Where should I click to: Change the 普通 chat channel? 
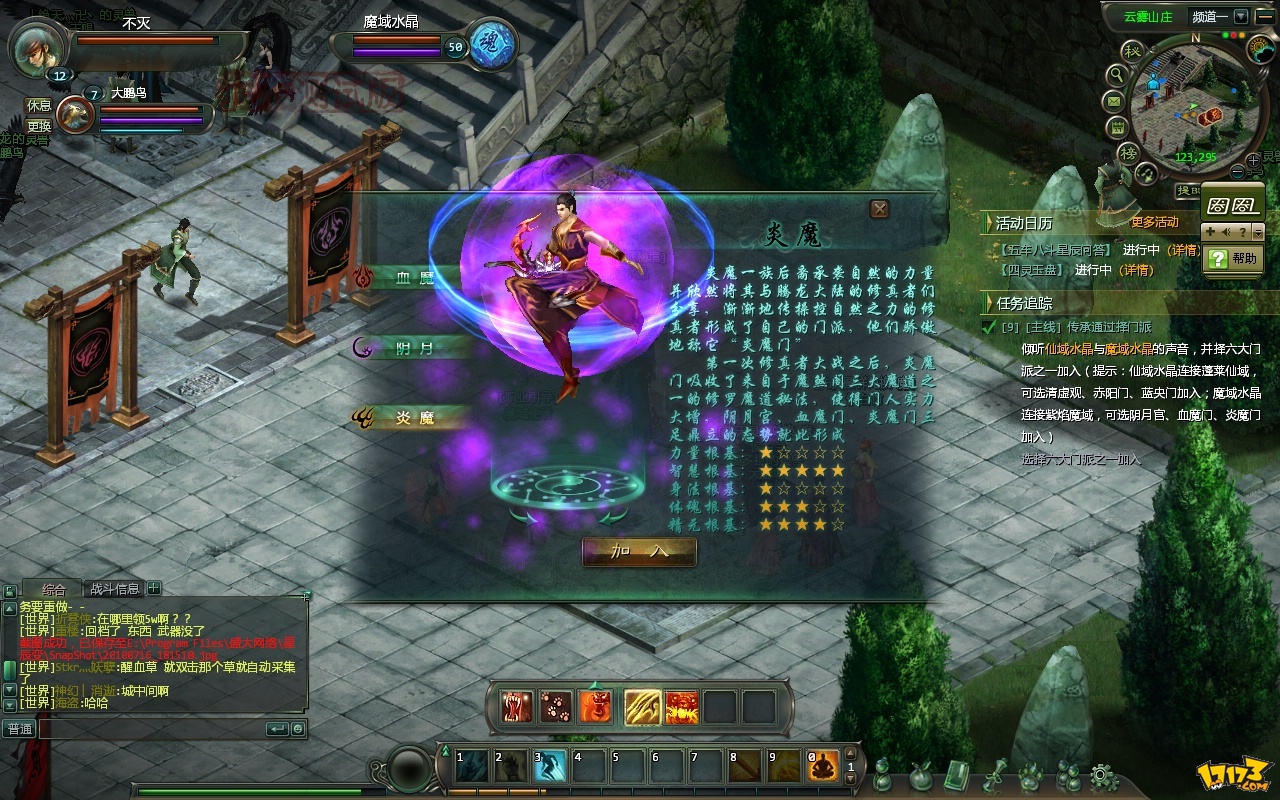[x=20, y=729]
